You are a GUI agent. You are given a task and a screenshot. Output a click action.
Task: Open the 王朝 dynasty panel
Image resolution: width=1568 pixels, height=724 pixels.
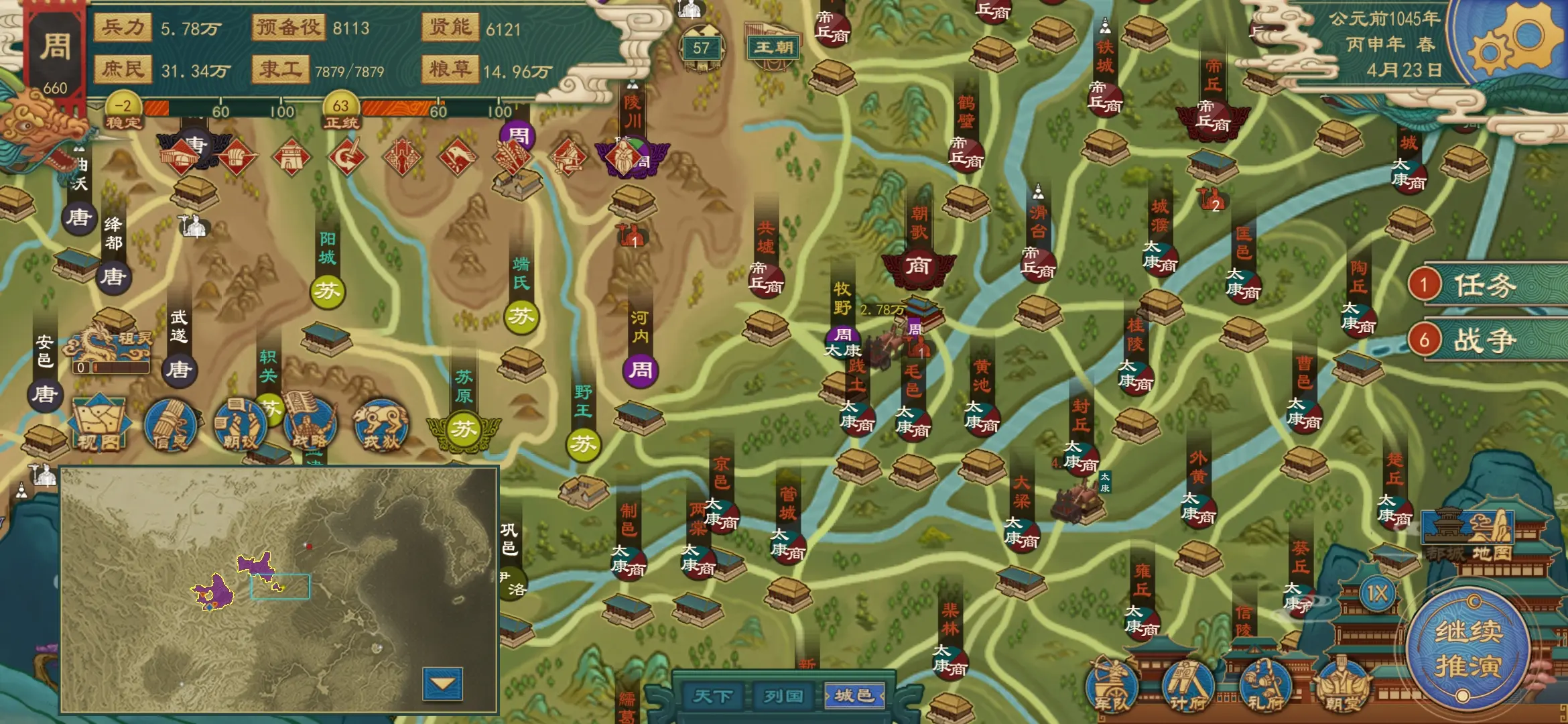tap(773, 47)
